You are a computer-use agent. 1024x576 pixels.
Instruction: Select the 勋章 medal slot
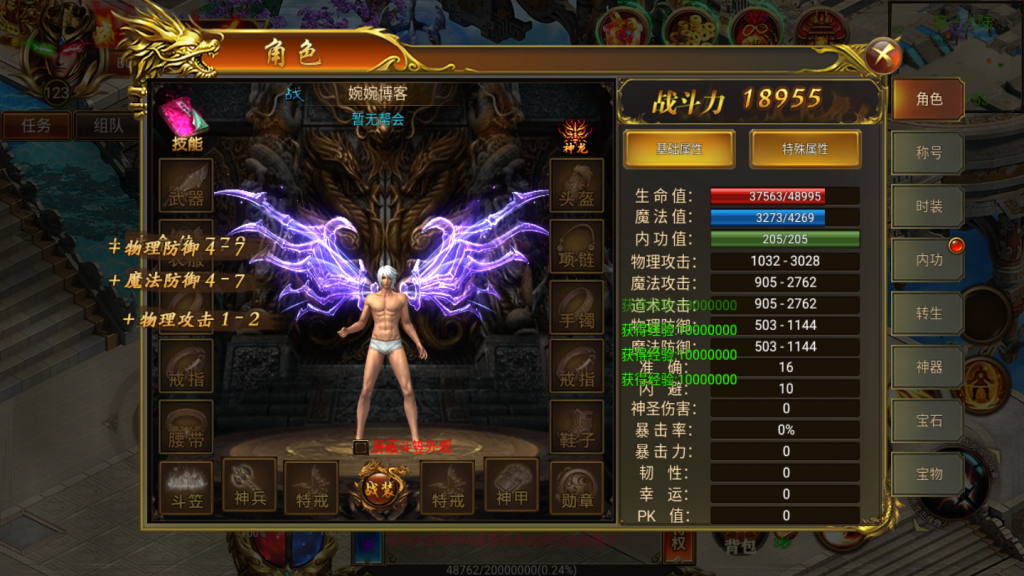577,487
